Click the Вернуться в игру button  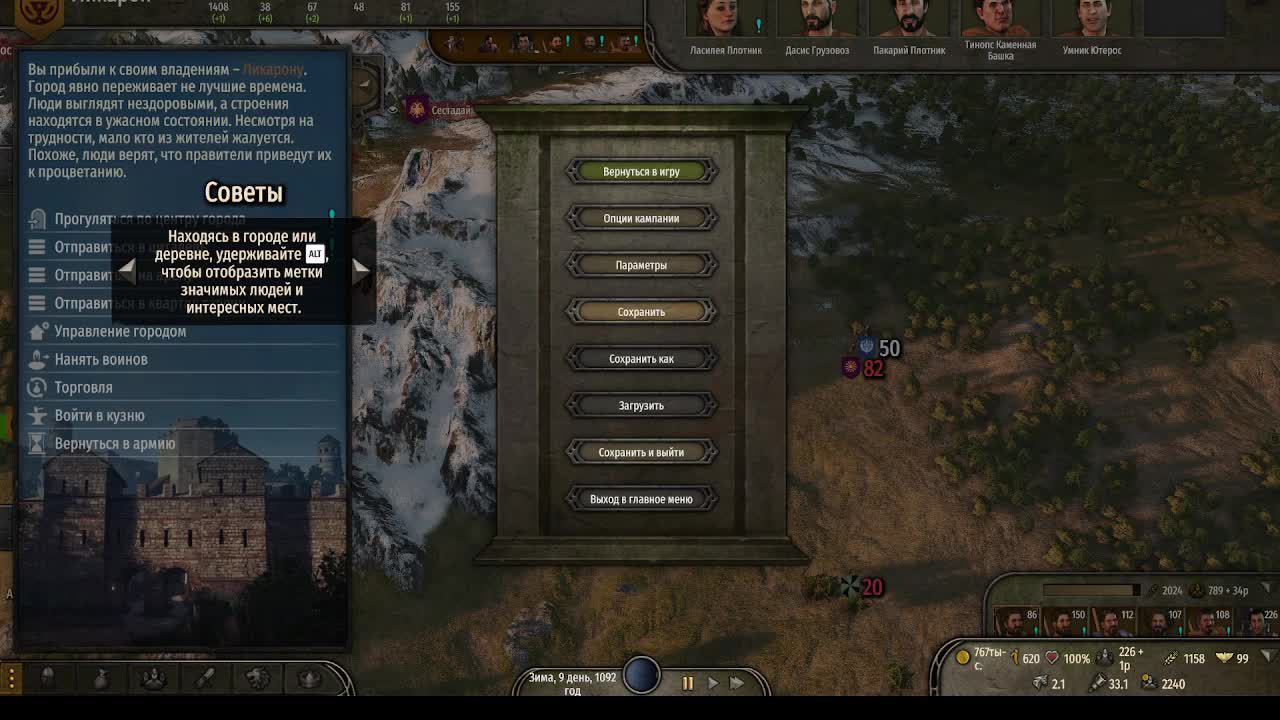pyautogui.click(x=641, y=171)
